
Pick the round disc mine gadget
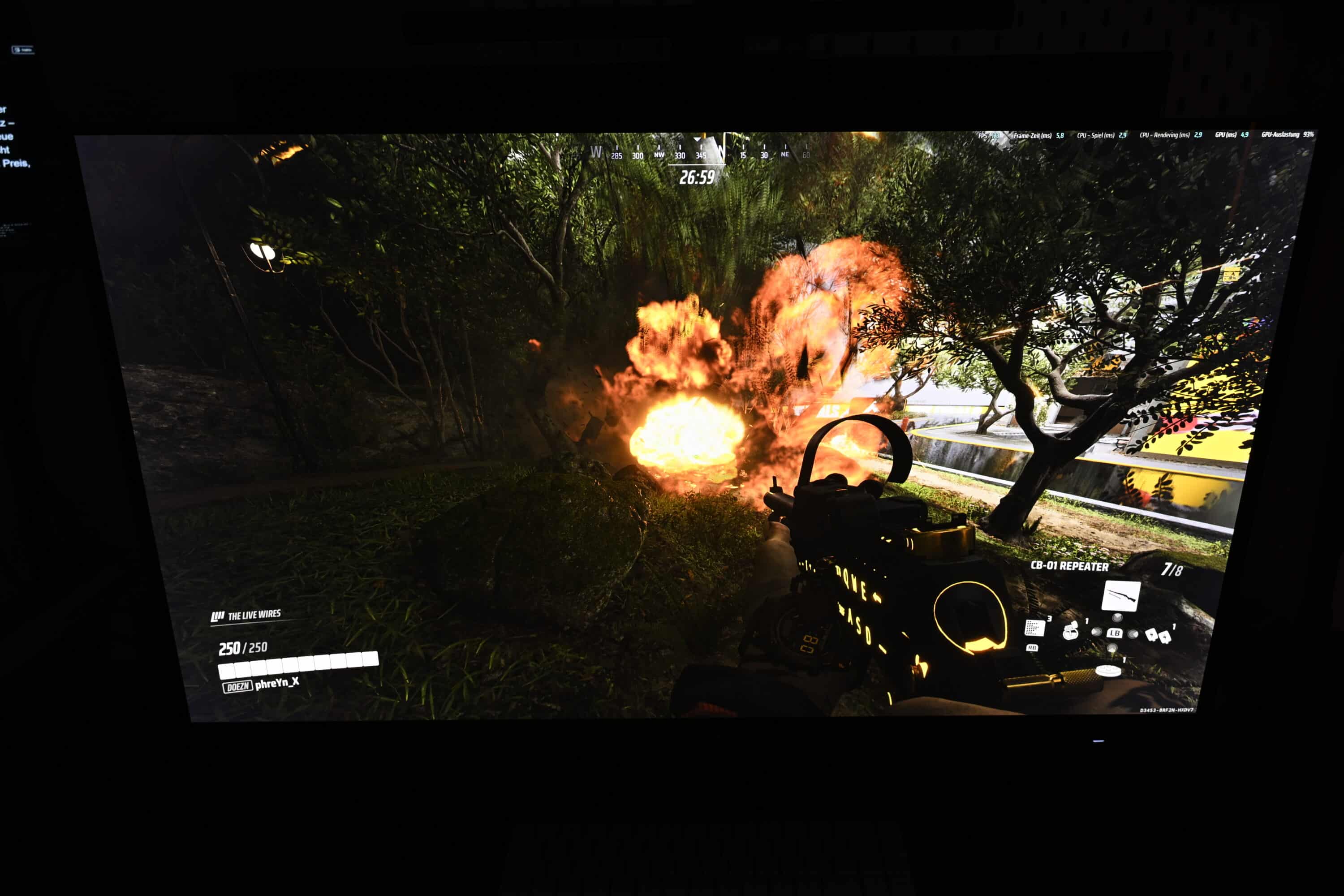[1108, 670]
